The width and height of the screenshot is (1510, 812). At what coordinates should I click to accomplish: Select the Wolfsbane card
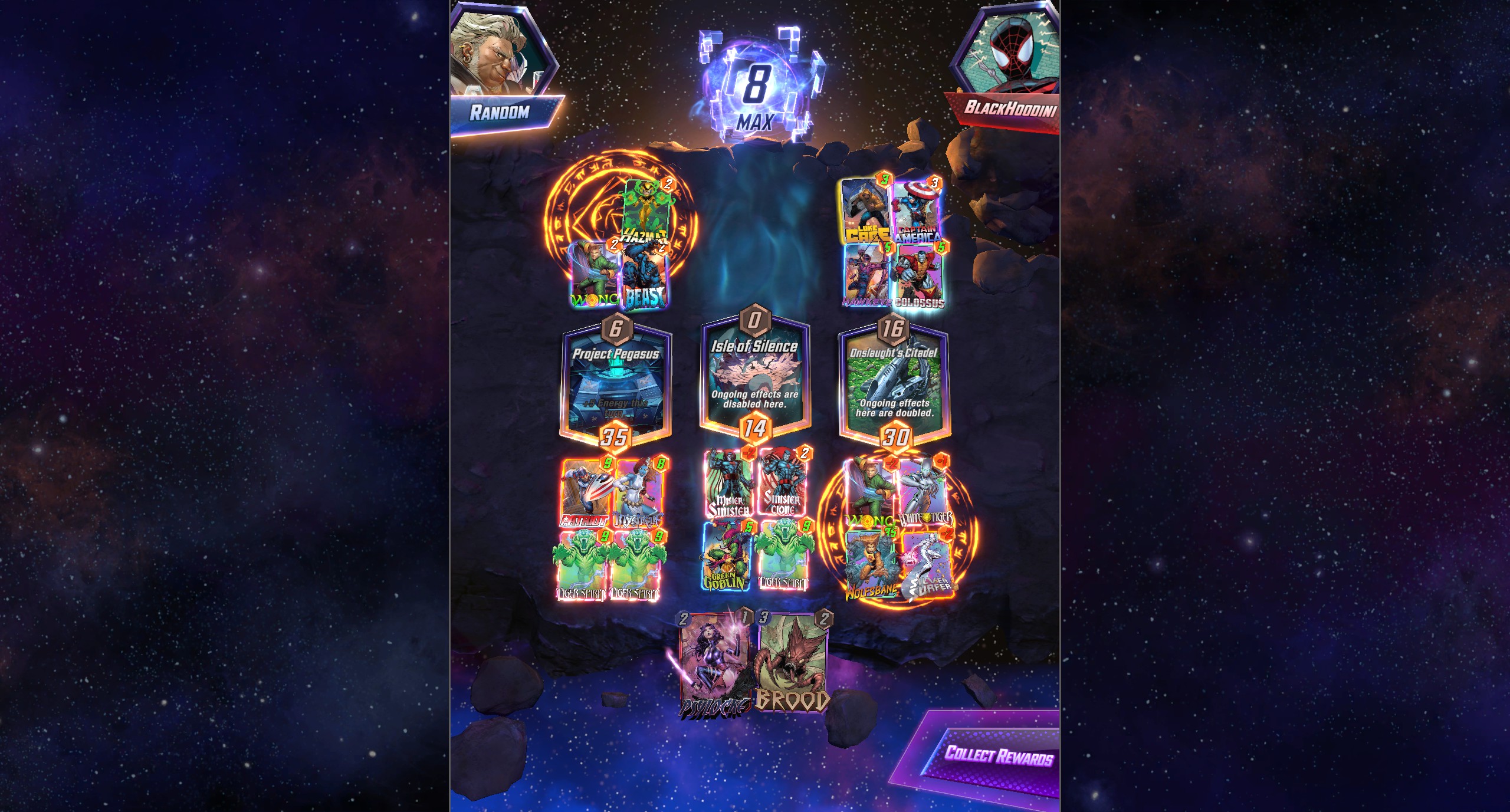tap(871, 563)
